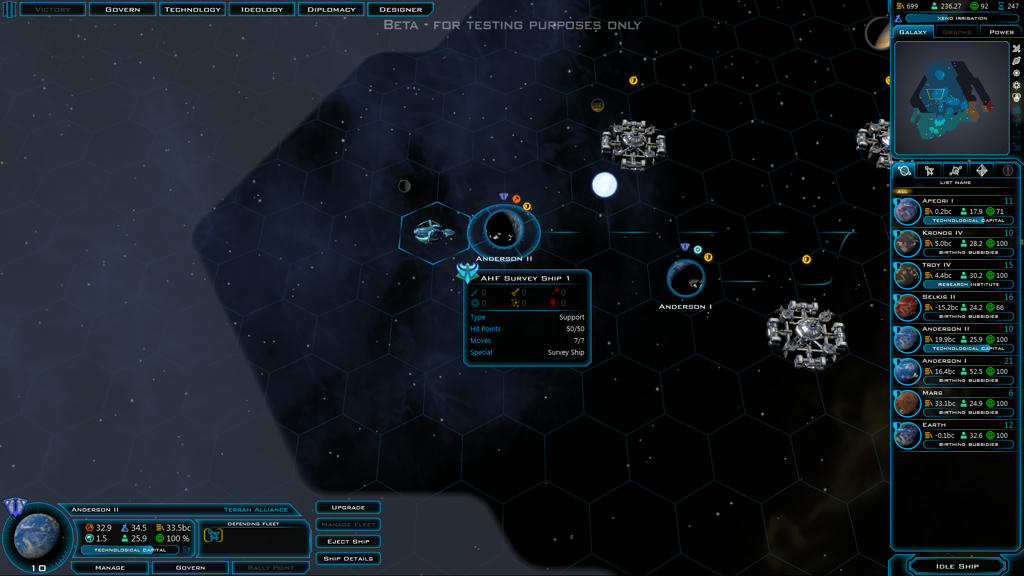This screenshot has height=576, width=1024.
Task: Open the ship Designer
Action: (x=400, y=10)
